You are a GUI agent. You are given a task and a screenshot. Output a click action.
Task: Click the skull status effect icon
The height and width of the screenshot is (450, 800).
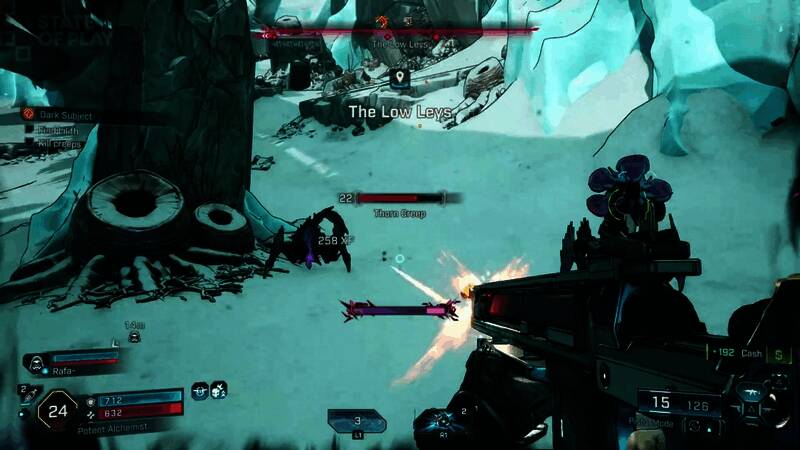[x=218, y=390]
